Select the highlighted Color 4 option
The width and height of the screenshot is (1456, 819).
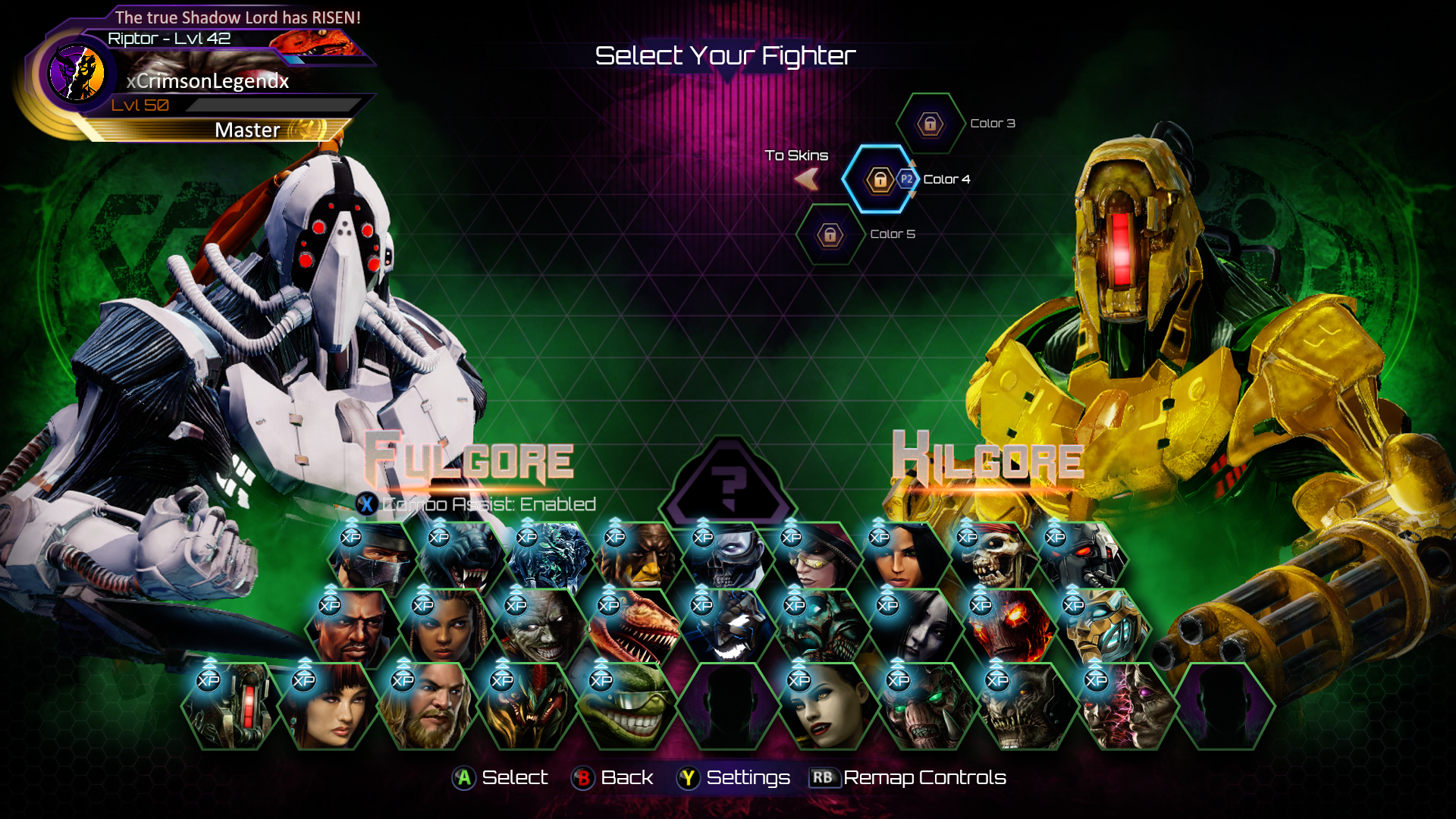coord(880,180)
